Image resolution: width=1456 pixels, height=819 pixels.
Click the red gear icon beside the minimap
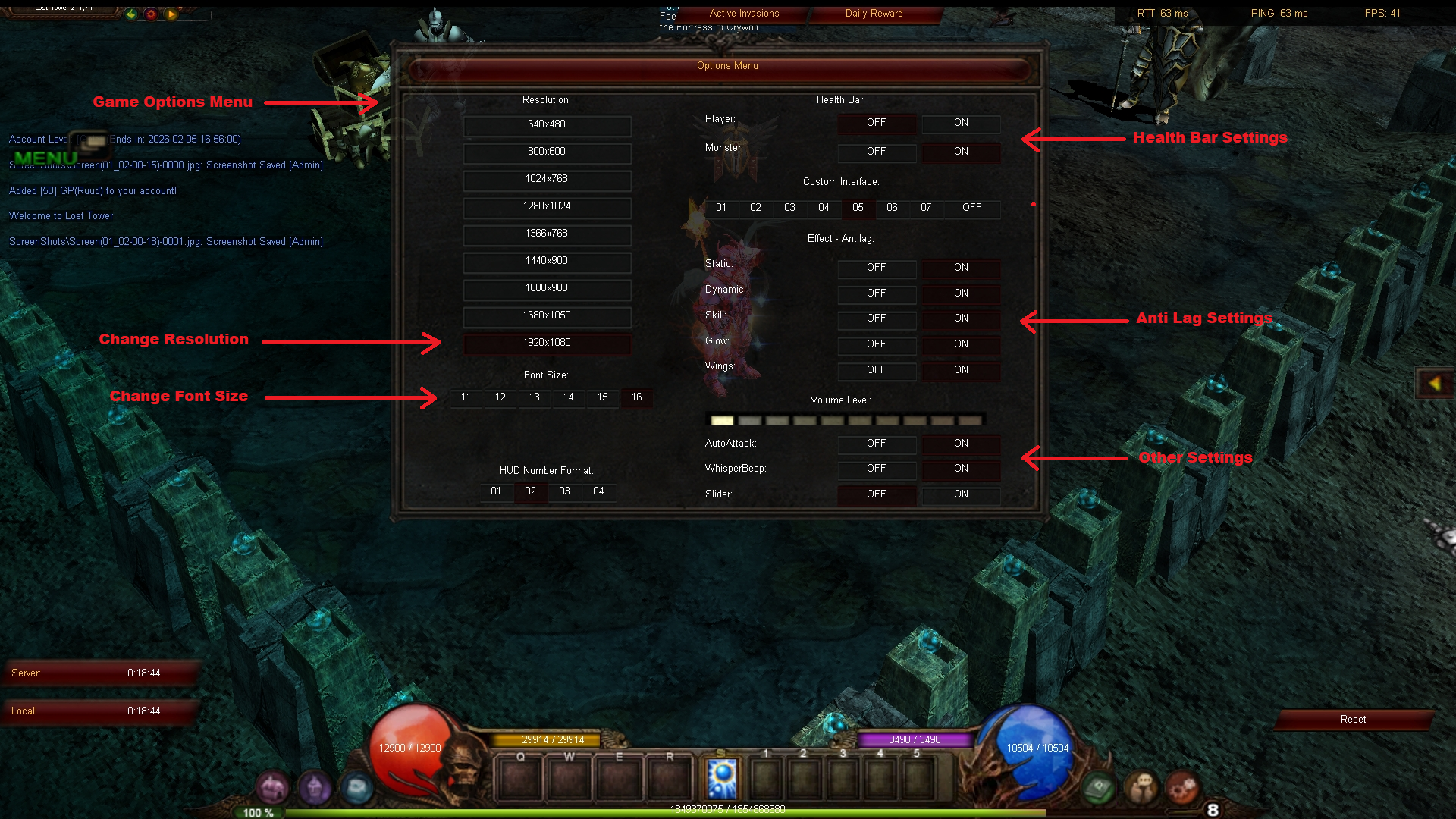point(150,14)
